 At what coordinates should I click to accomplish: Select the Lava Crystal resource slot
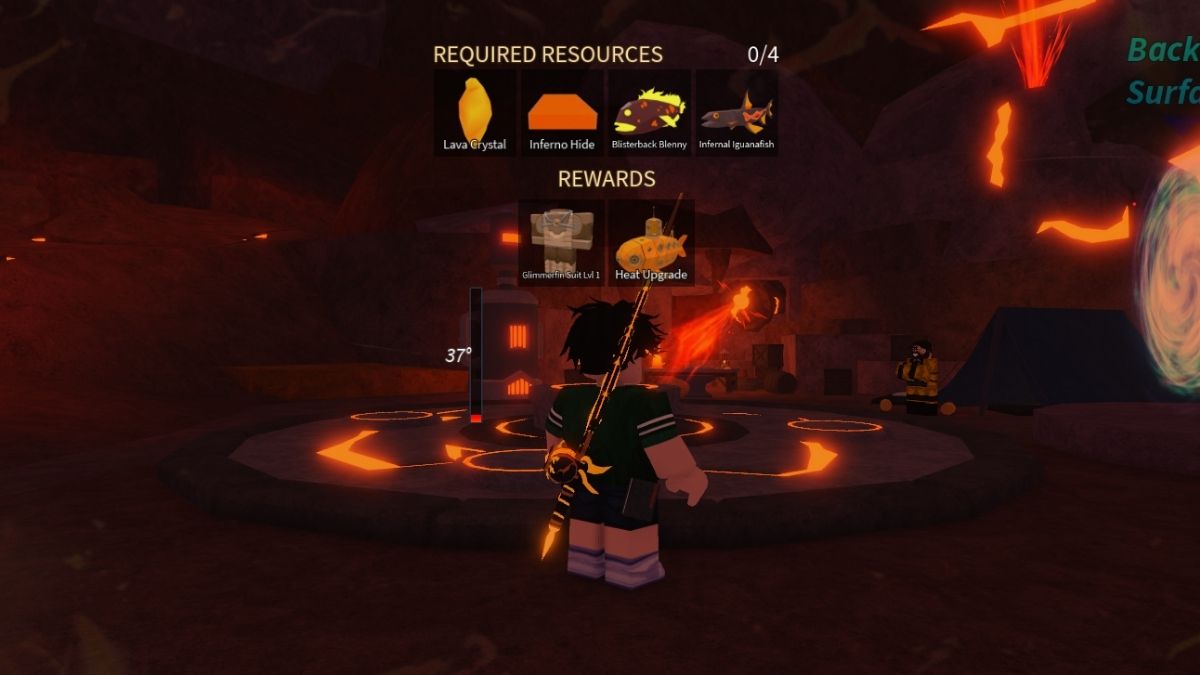click(x=475, y=113)
